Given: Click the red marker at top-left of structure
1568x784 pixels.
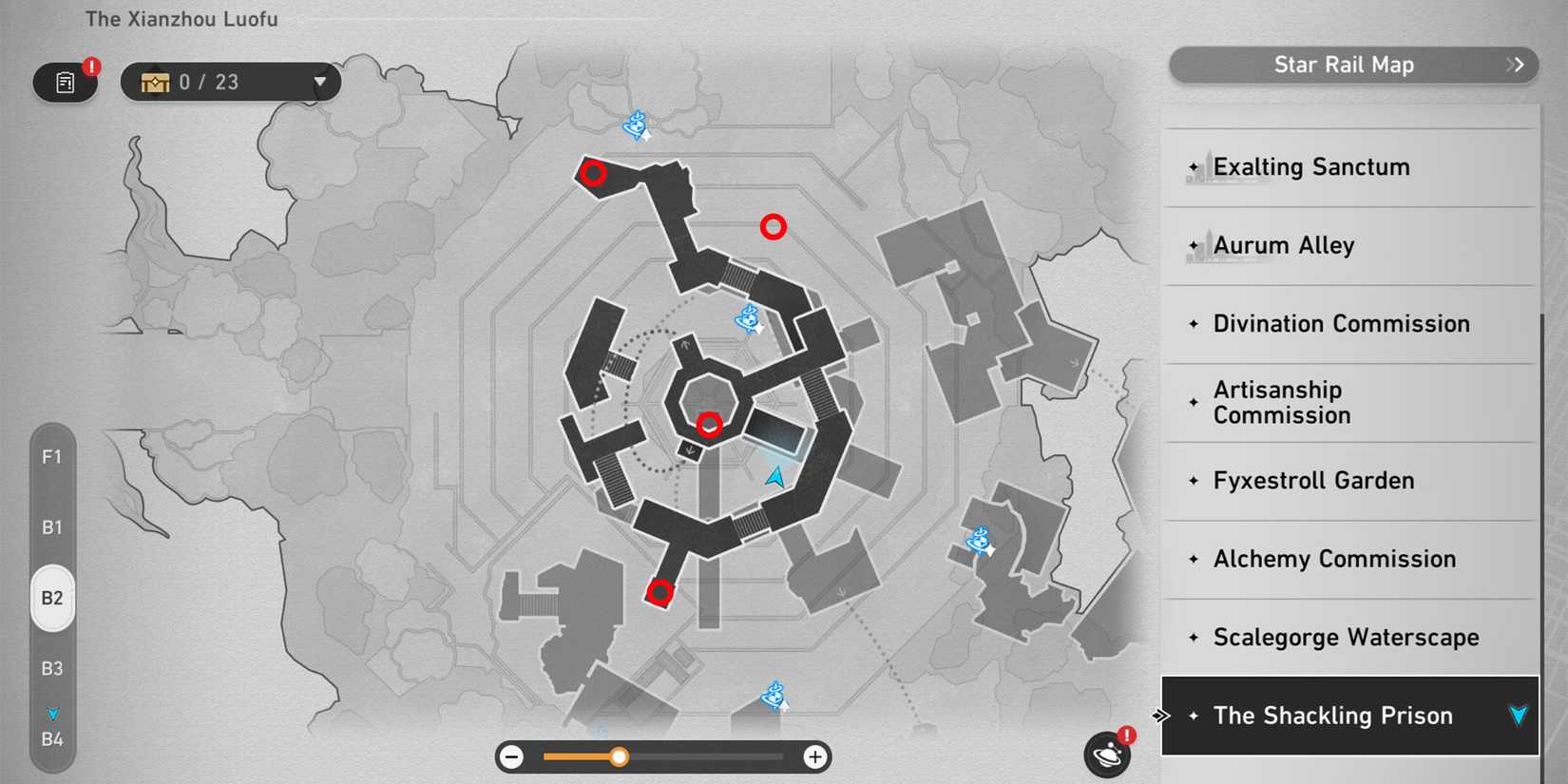Looking at the screenshot, I should 594,172.
